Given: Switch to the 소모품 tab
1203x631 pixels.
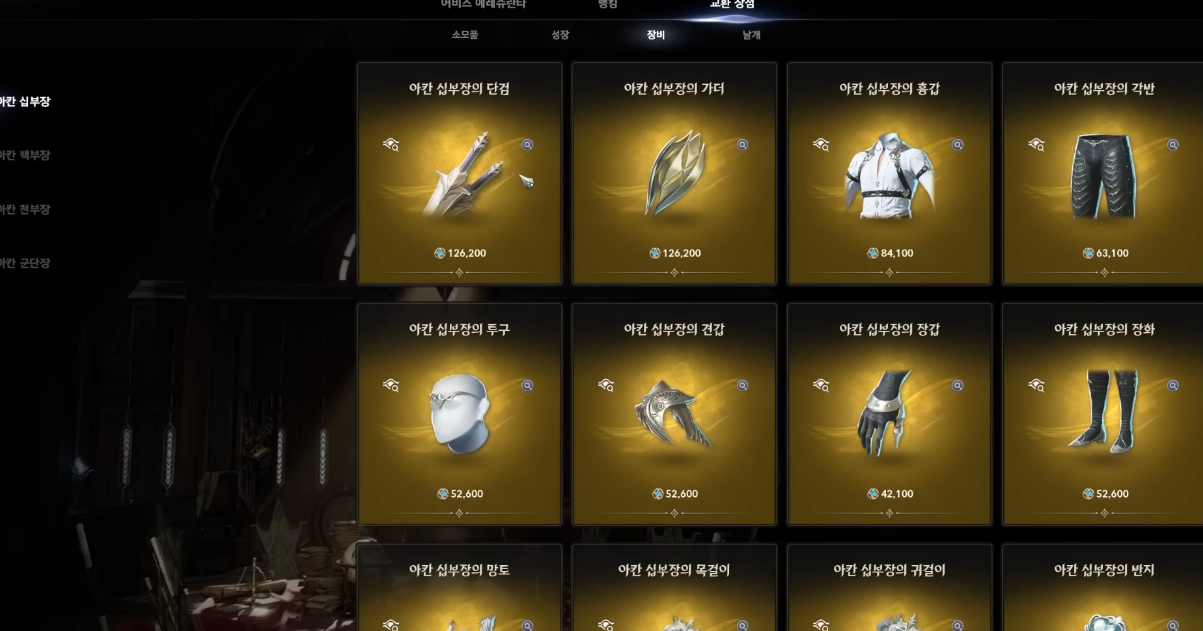Looking at the screenshot, I should pos(465,35).
